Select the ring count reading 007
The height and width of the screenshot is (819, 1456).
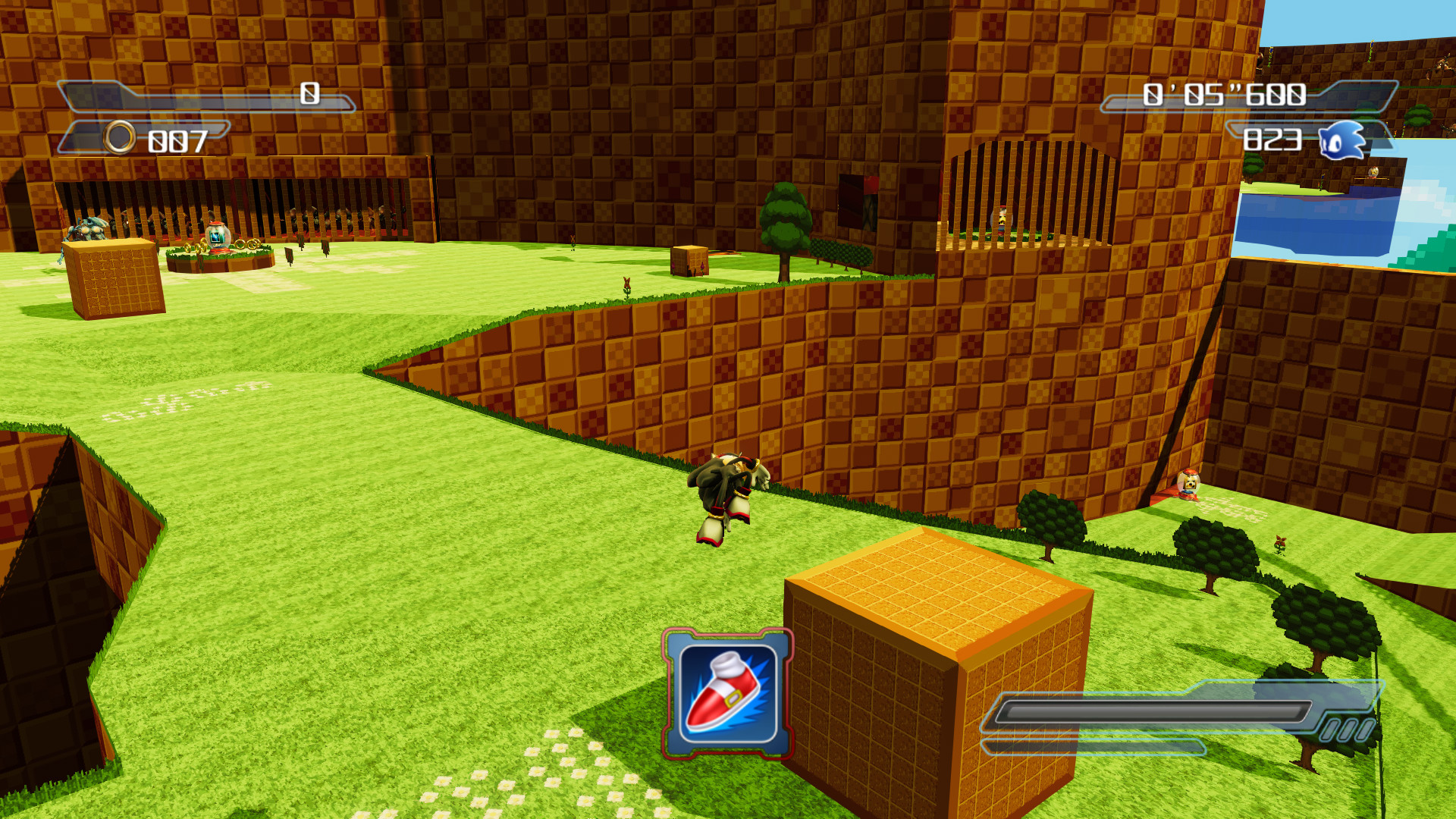pos(176,140)
